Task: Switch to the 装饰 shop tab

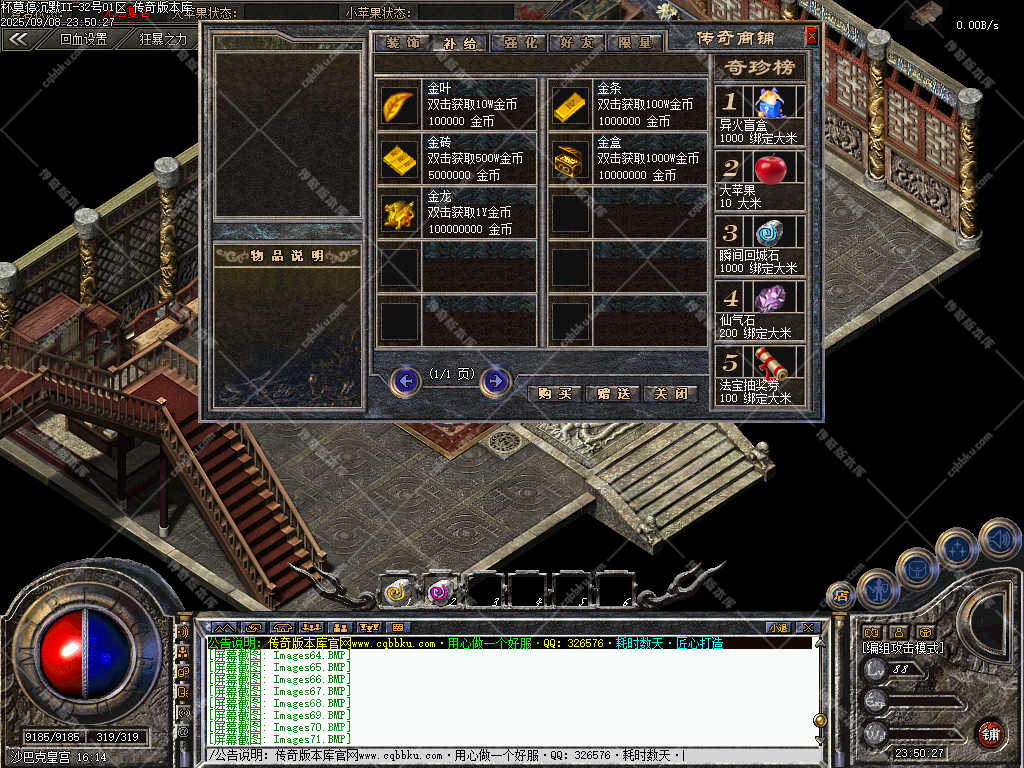Action: pos(402,43)
